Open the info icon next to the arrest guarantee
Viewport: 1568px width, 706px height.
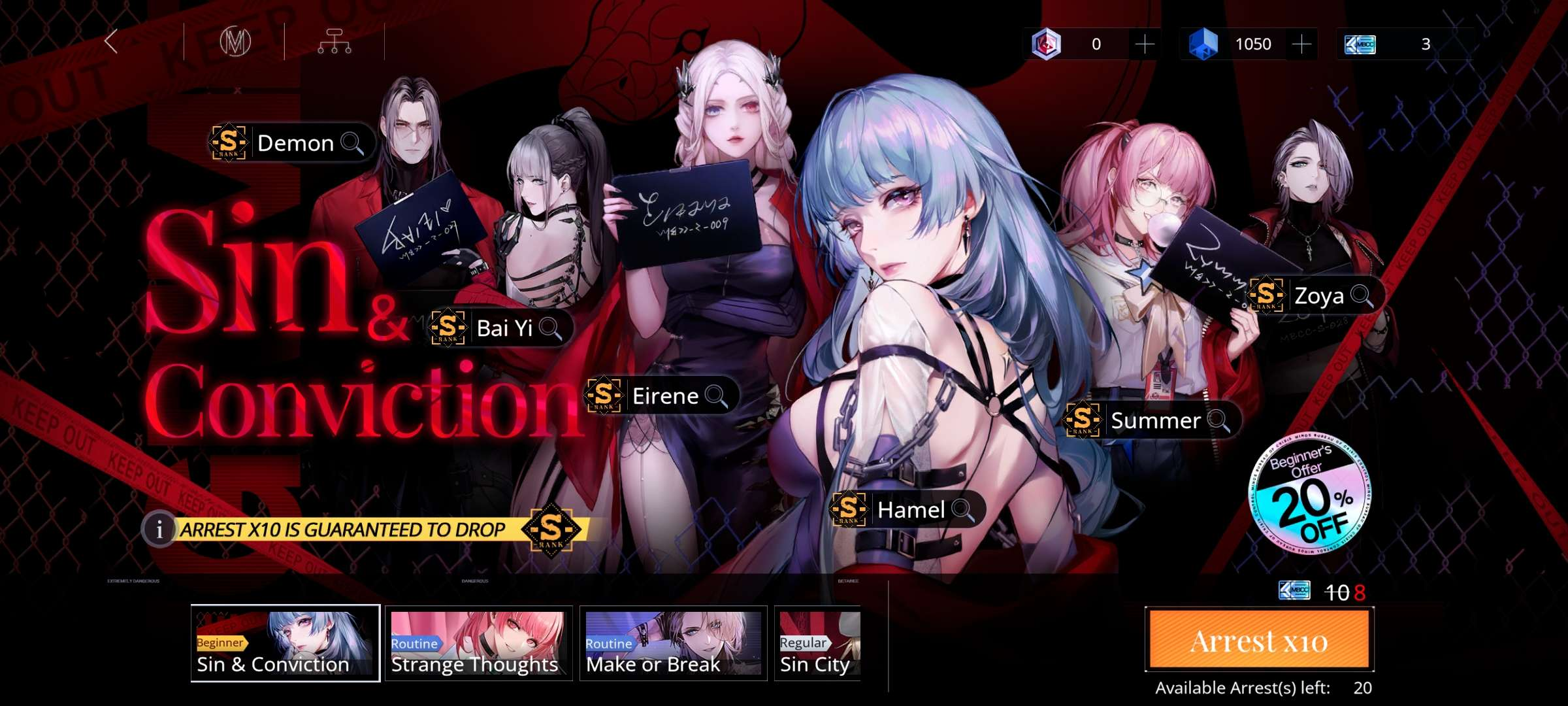pyautogui.click(x=159, y=531)
